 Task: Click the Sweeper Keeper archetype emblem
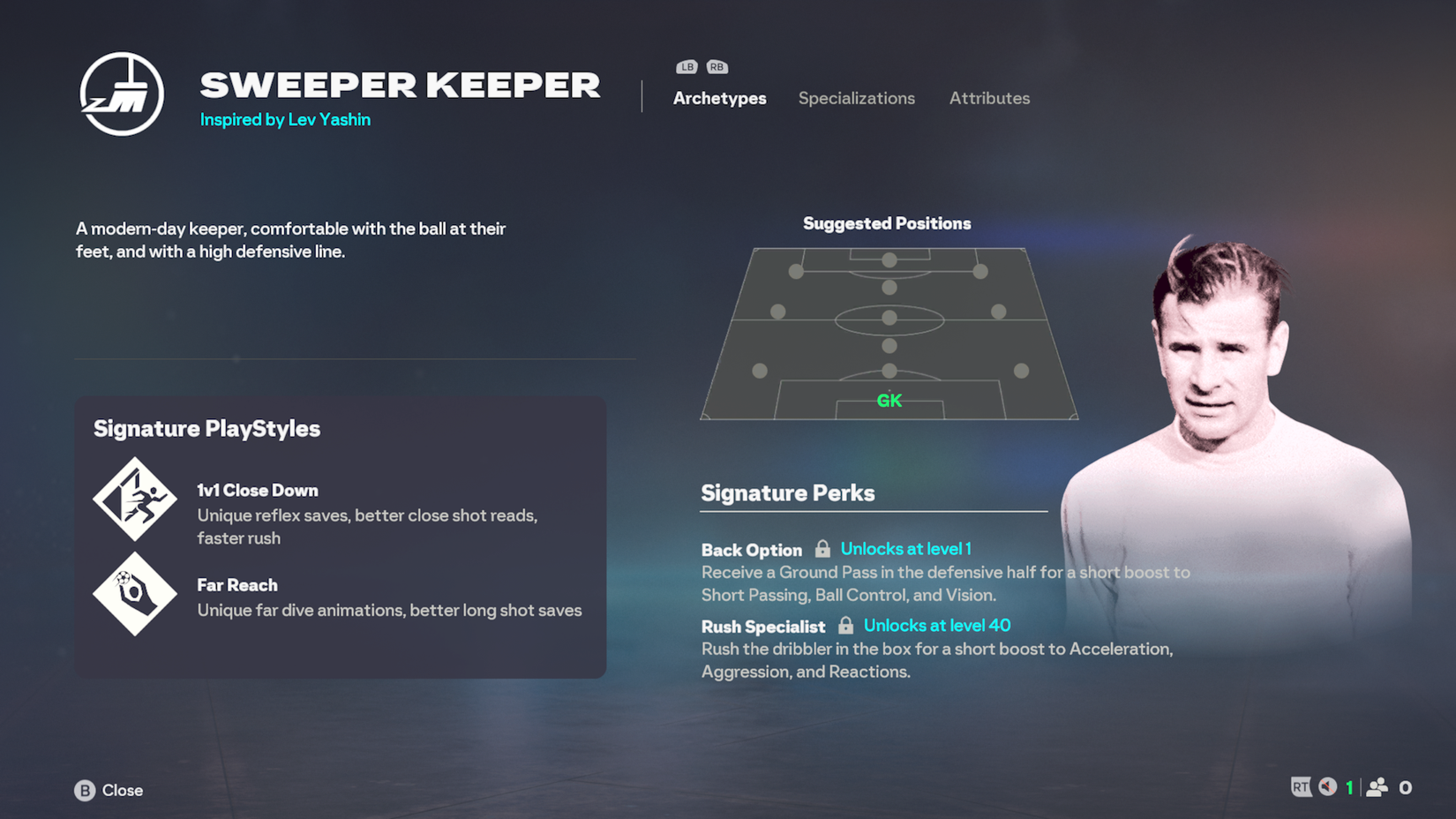122,94
